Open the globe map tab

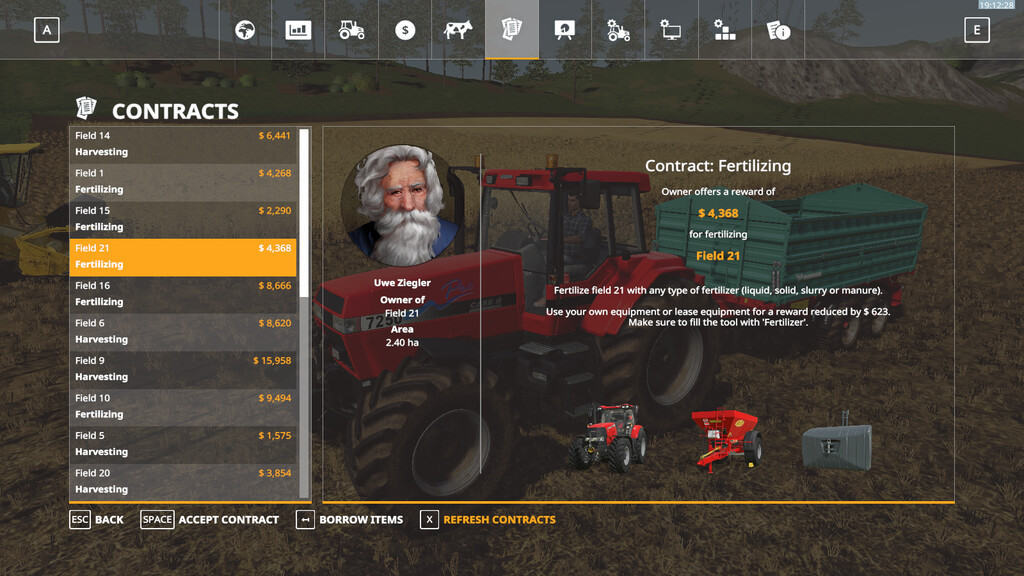click(x=246, y=30)
